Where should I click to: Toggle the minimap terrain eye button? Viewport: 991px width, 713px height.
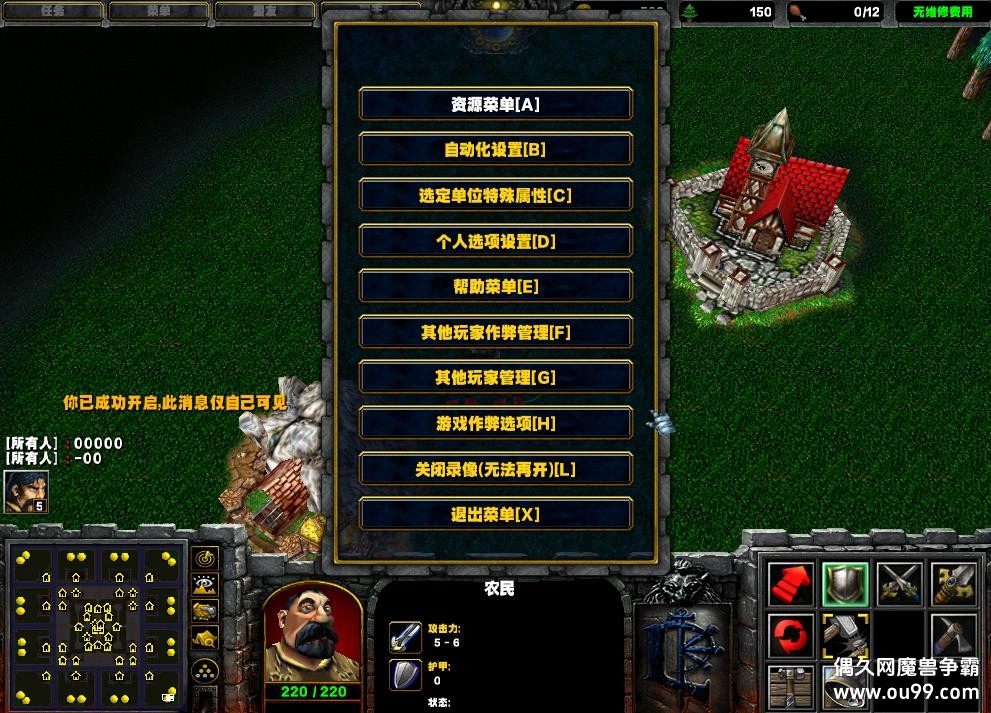click(205, 584)
